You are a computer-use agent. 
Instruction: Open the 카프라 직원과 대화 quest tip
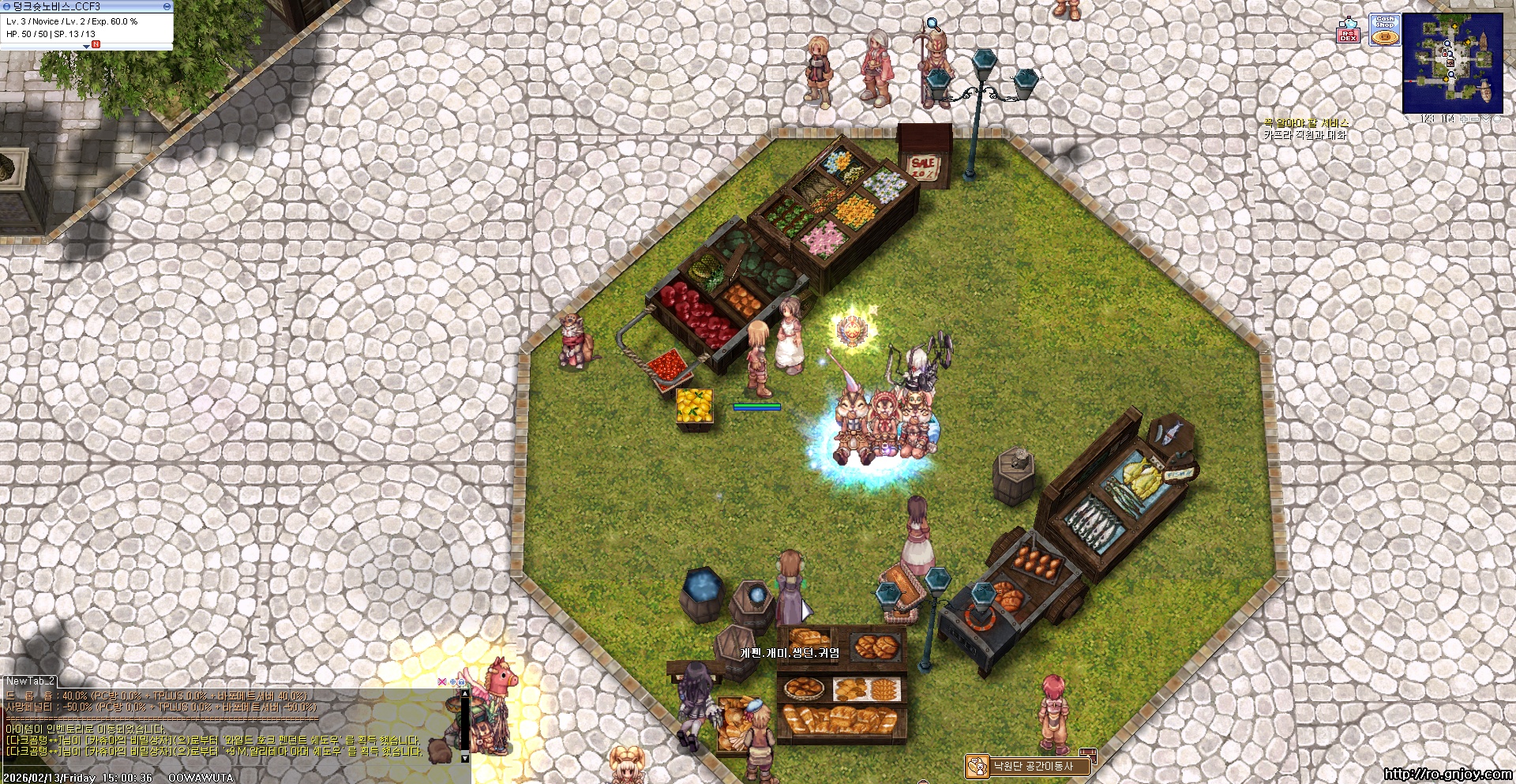1304,135
